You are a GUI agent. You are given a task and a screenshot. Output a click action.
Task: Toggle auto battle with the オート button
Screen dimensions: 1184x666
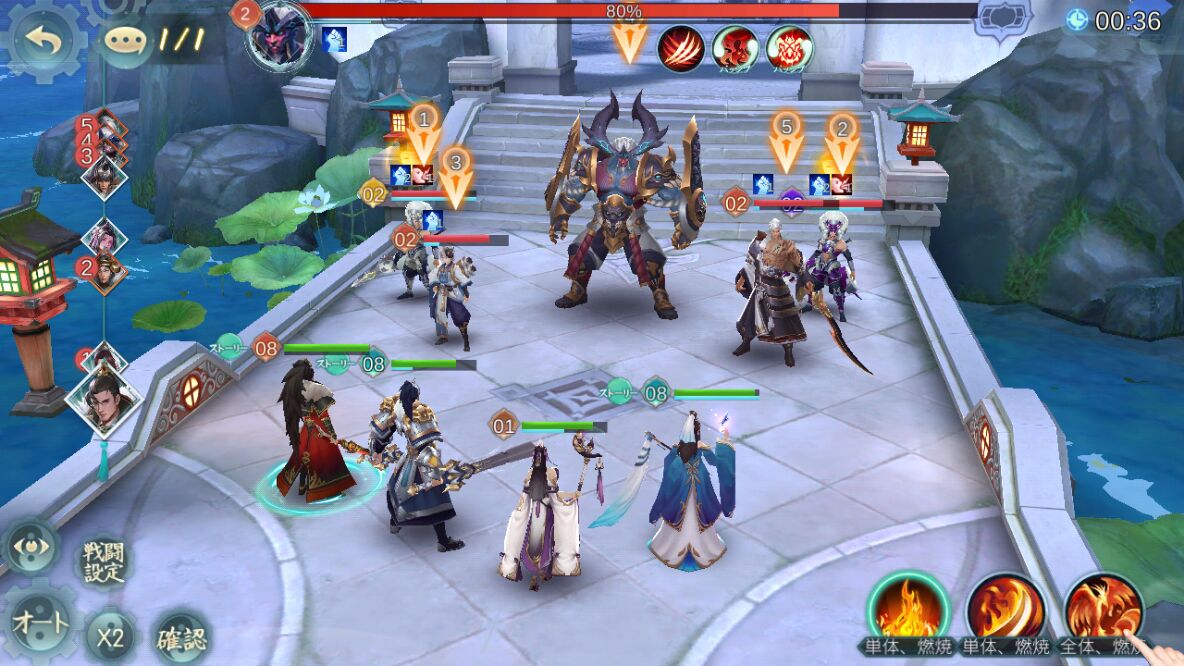tap(40, 624)
